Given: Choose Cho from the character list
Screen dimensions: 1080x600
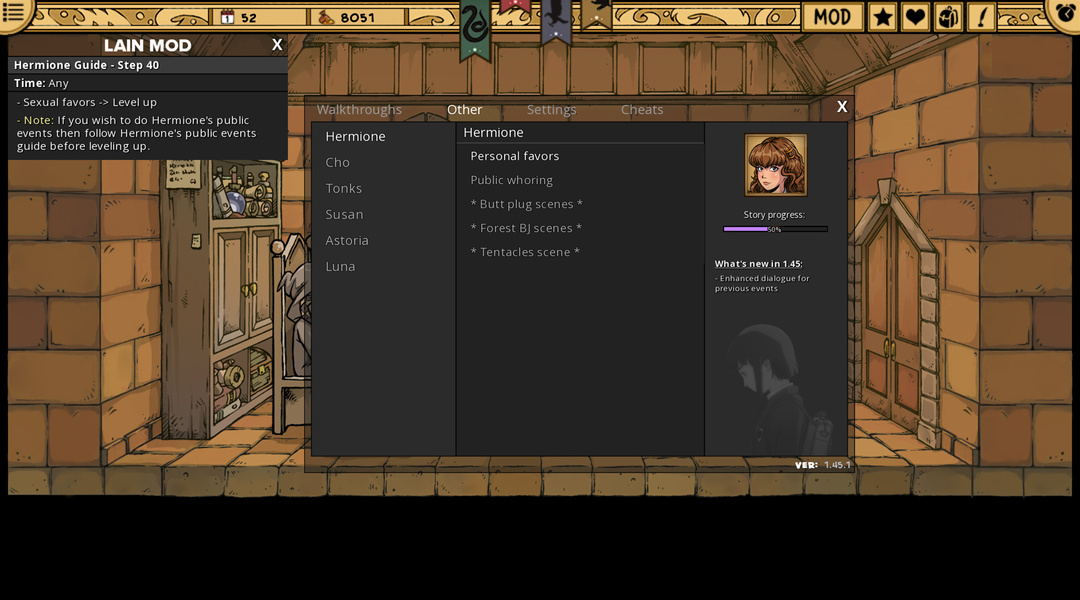Looking at the screenshot, I should coord(338,162).
